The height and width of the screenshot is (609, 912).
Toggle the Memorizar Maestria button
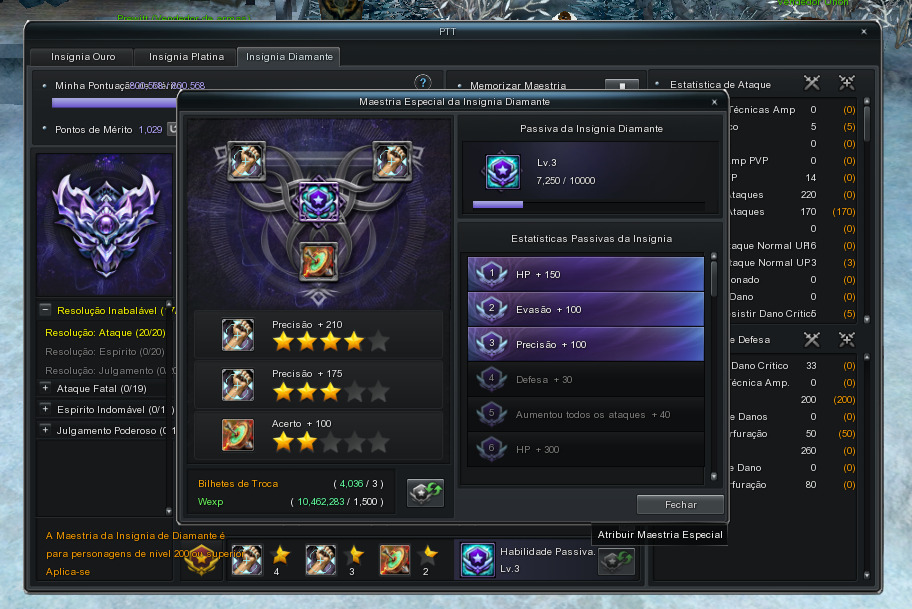pos(621,87)
